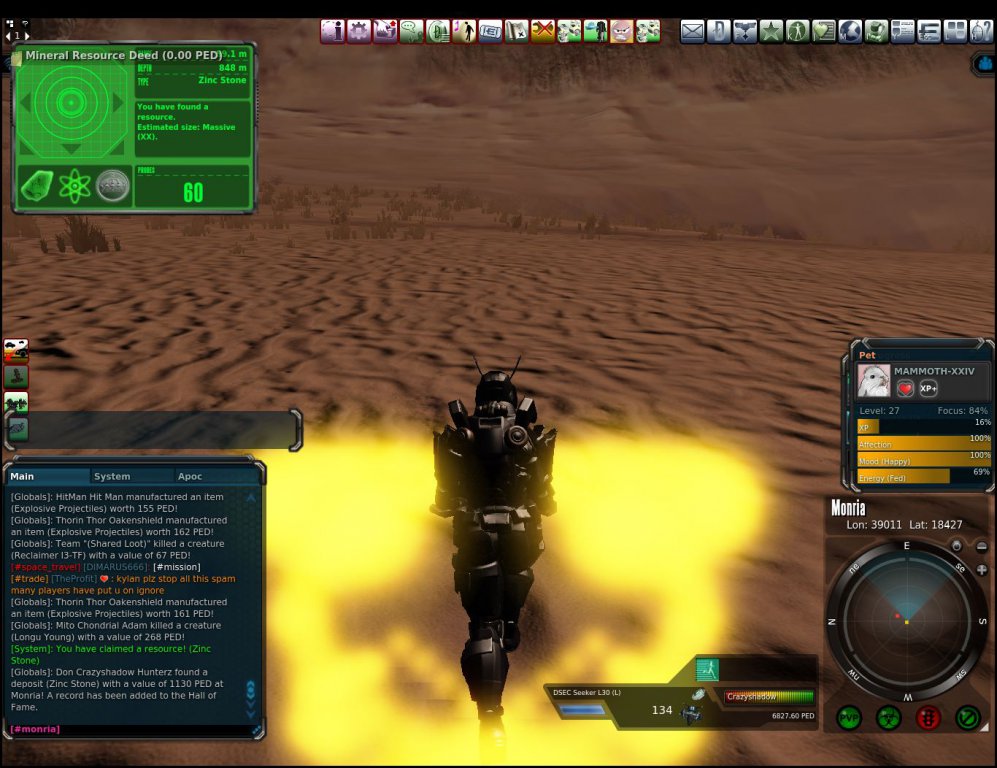This screenshot has height=768, width=997.
Task: Click the pet XP+ button
Action: 929,389
